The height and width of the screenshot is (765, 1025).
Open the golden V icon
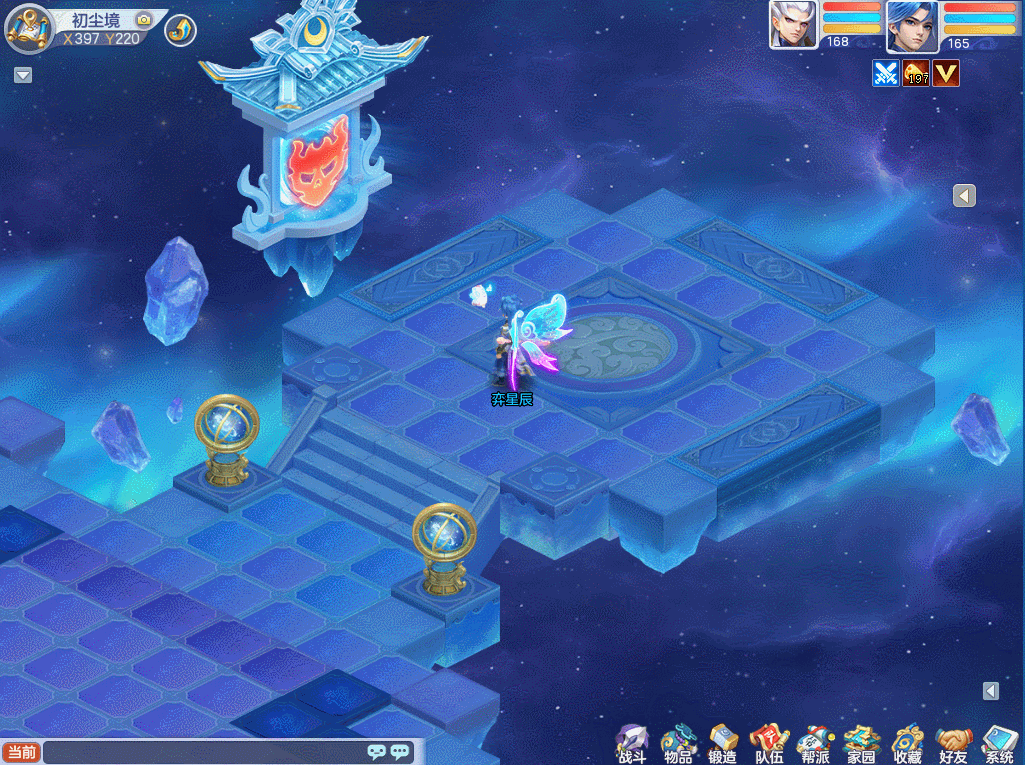click(x=946, y=73)
